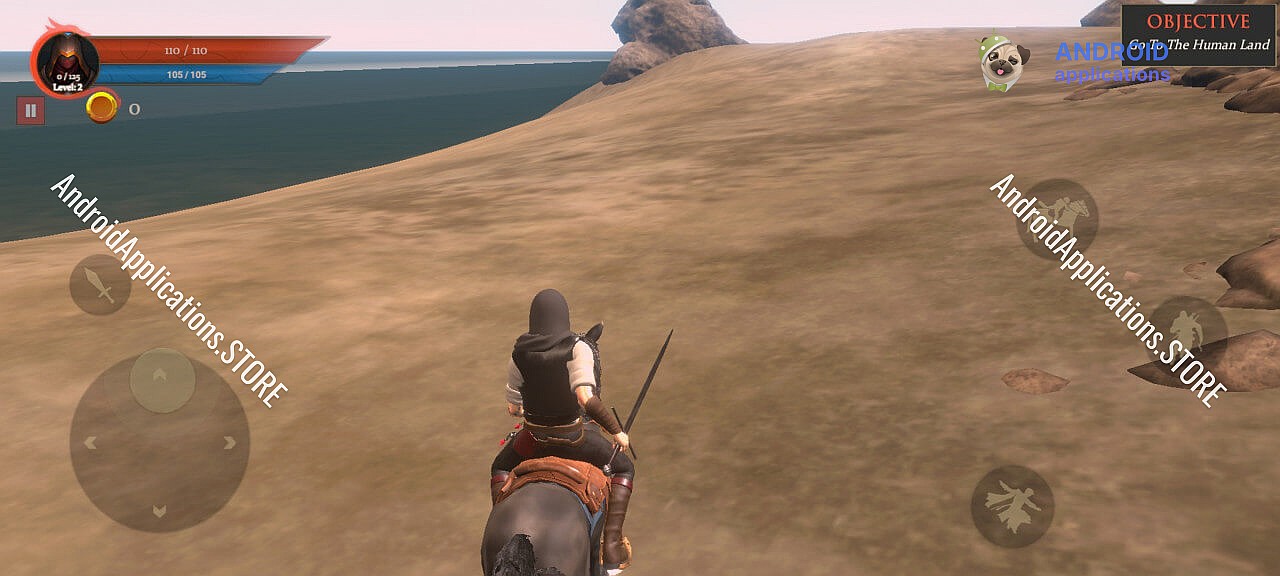This screenshot has width=1280, height=576.
Task: Tap the joystick's up arrow
Action: [160, 374]
